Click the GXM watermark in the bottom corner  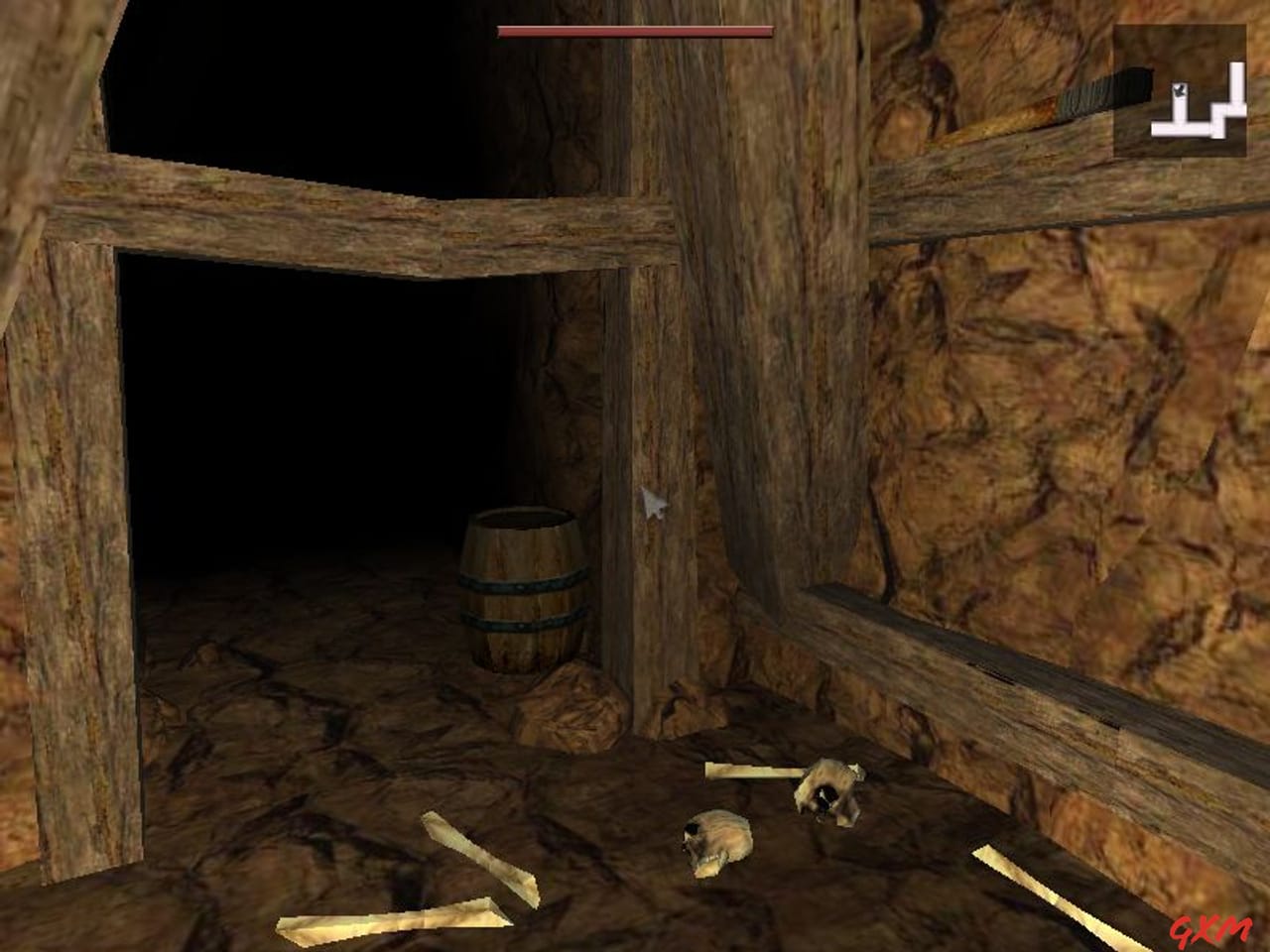pyautogui.click(x=1212, y=930)
